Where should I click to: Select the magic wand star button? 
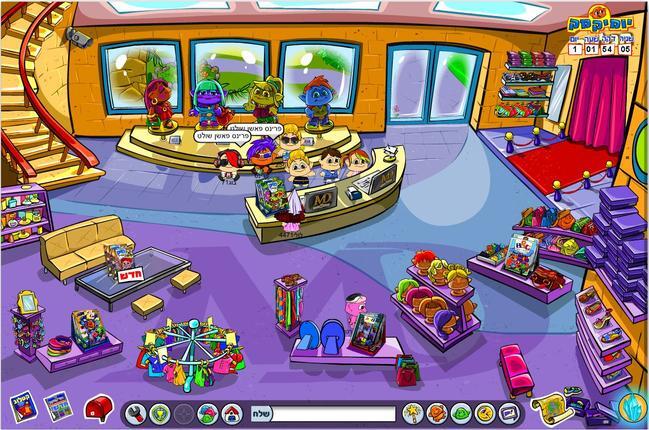(x=412, y=413)
